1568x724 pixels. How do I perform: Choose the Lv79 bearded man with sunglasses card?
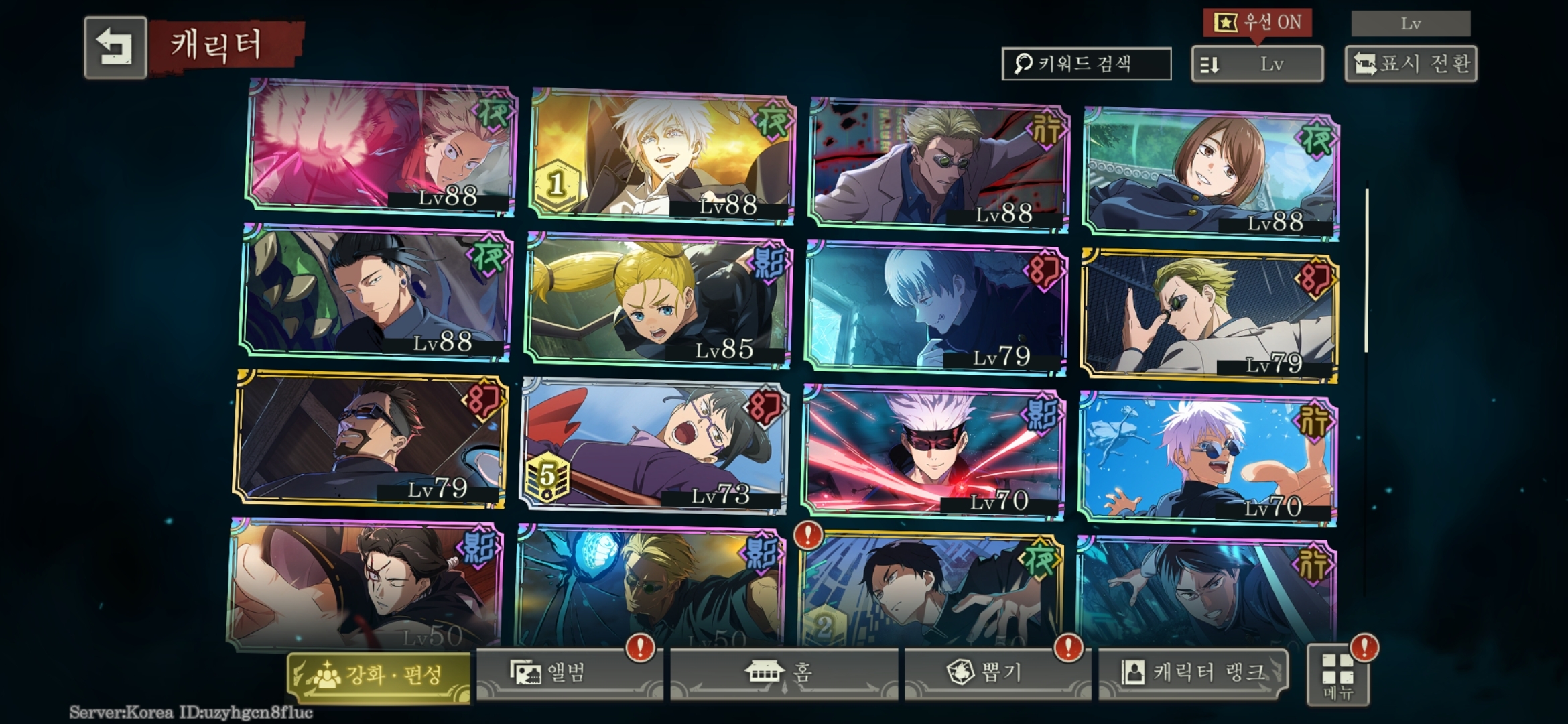pos(370,438)
